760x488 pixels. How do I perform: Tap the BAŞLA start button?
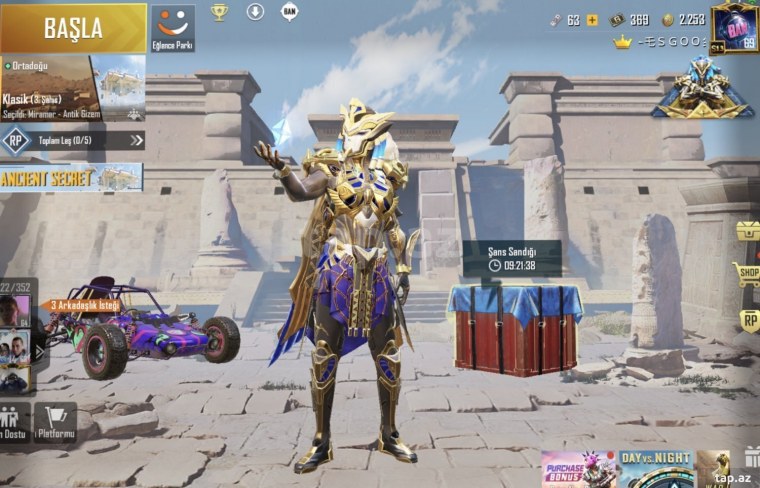pos(73,27)
